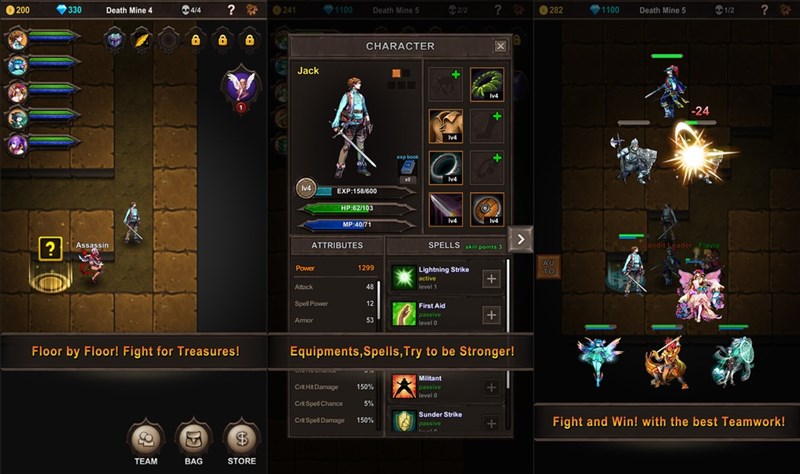Screen dimensions: 800x474
Task: Open the STORE
Action: (241, 438)
